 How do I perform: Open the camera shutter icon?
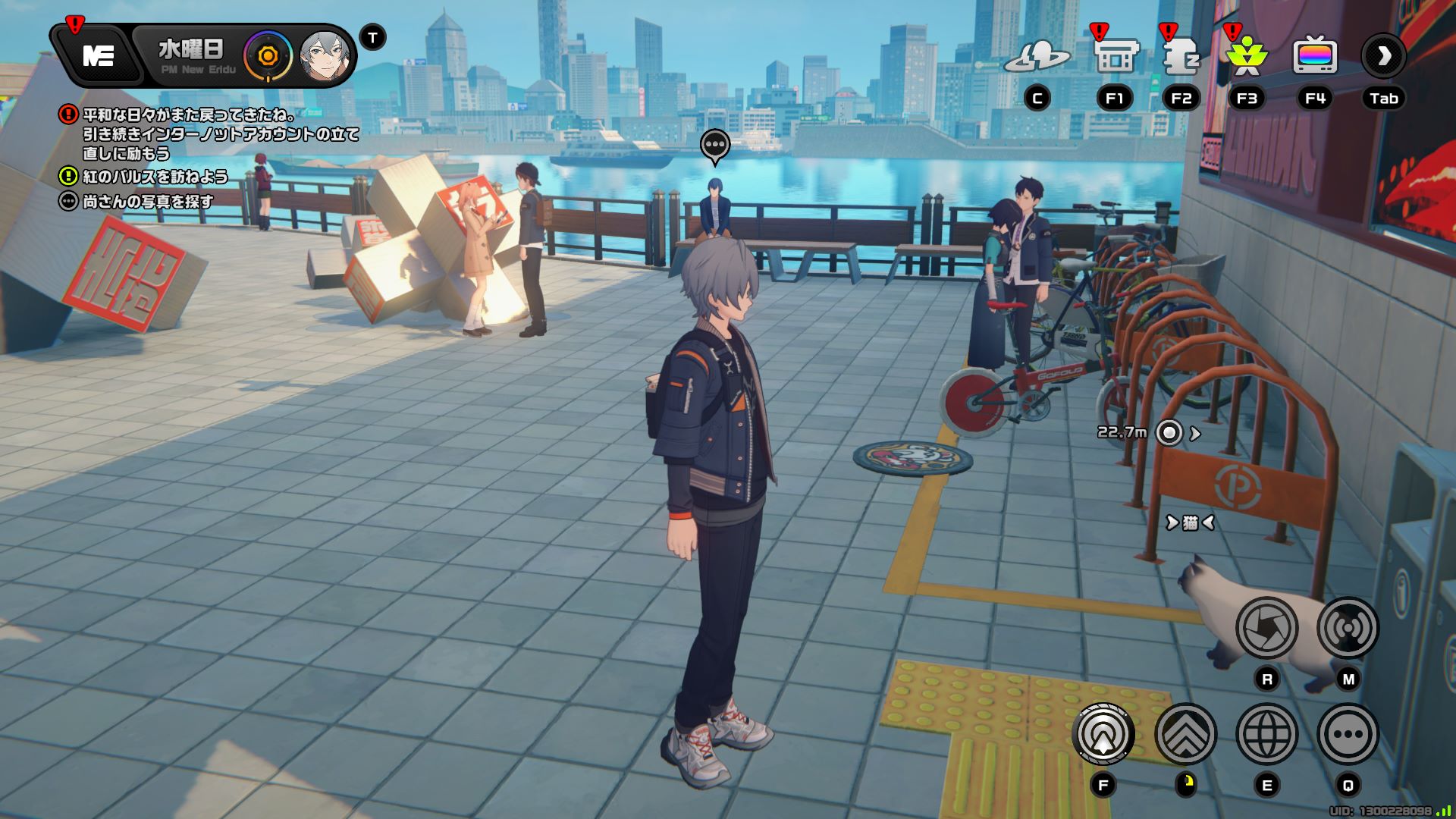coord(1266,628)
